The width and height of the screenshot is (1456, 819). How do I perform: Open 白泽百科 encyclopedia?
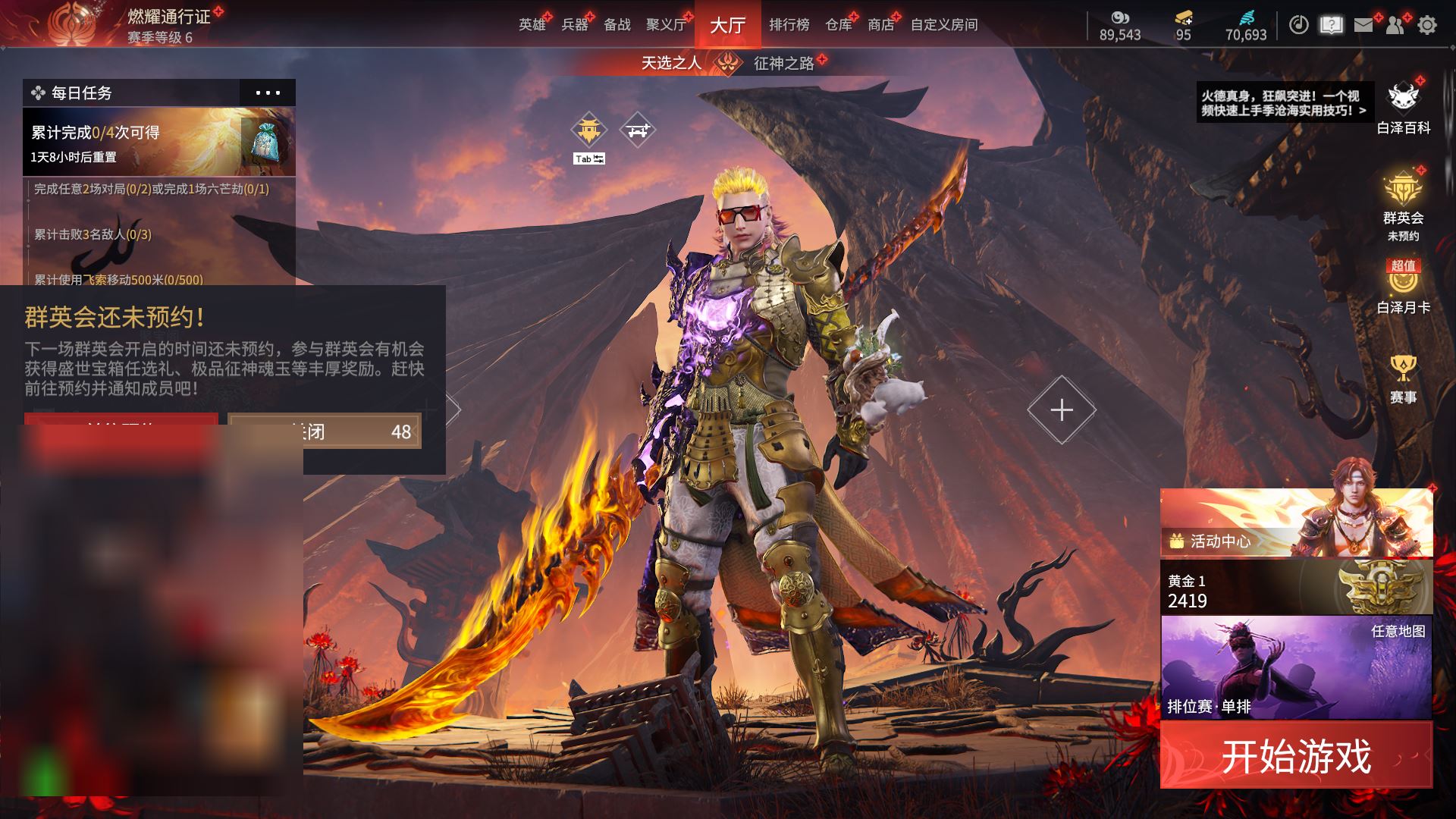[x=1403, y=106]
